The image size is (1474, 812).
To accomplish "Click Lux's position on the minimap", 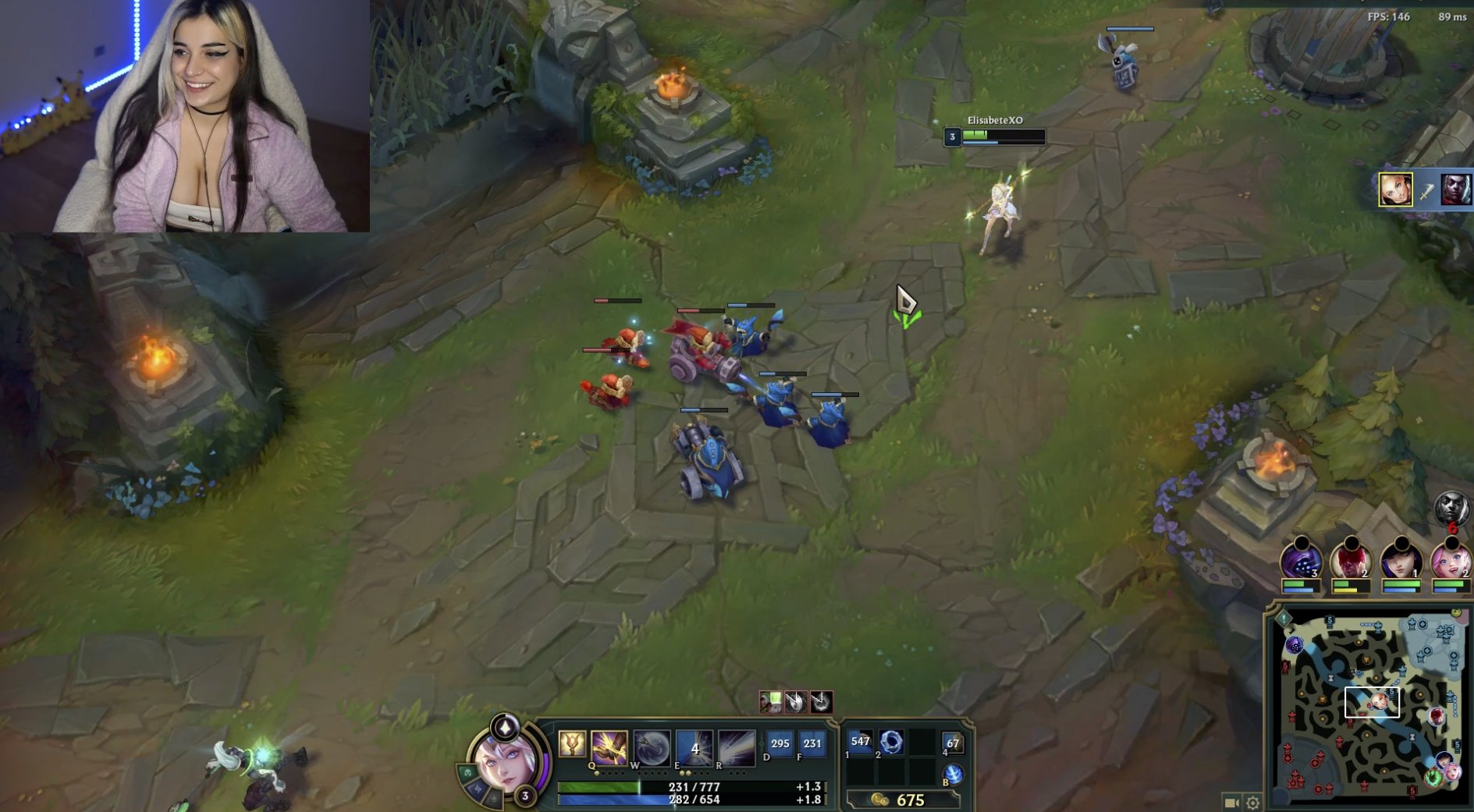I will pos(1380,702).
